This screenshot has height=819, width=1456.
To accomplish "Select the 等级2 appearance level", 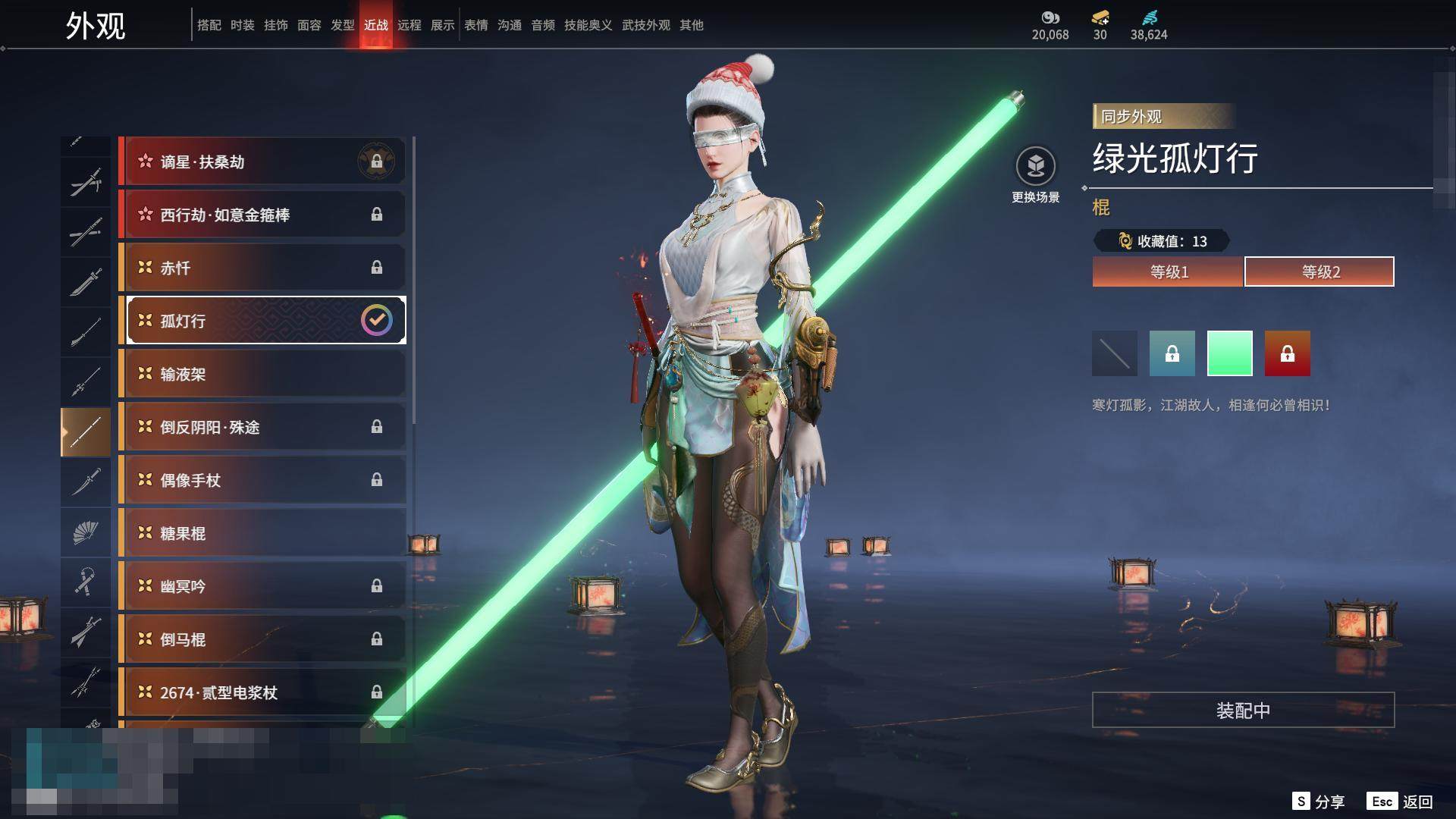I will point(1319,271).
